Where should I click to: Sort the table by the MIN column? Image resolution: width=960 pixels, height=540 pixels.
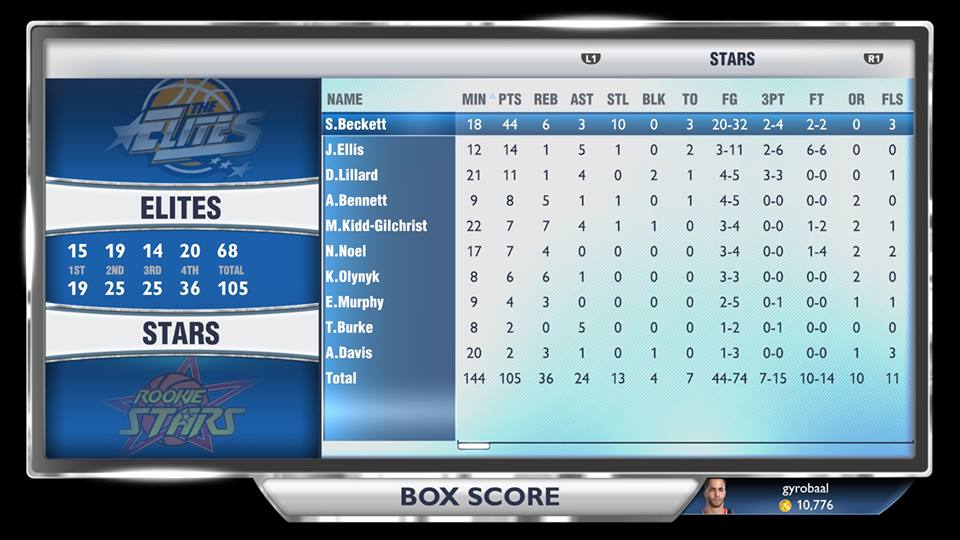[474, 99]
